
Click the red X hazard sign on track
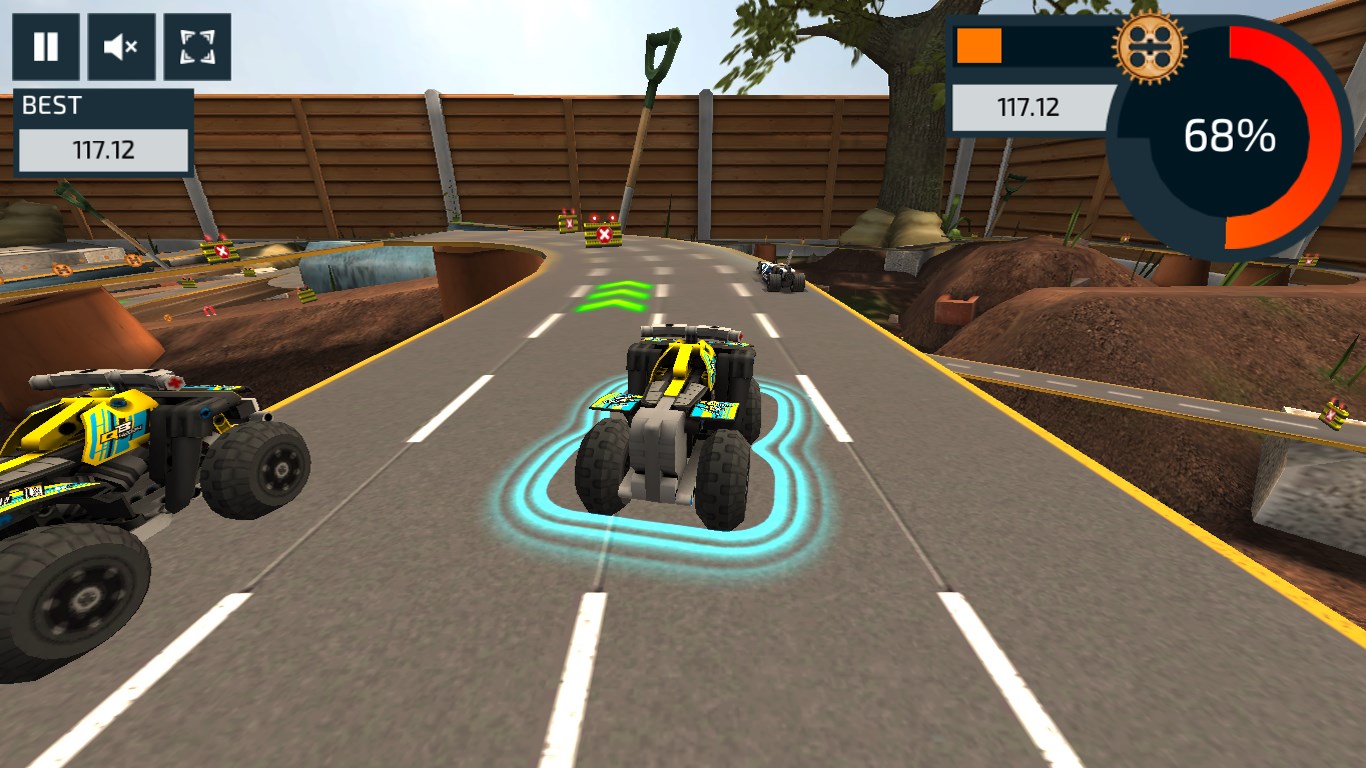(606, 232)
